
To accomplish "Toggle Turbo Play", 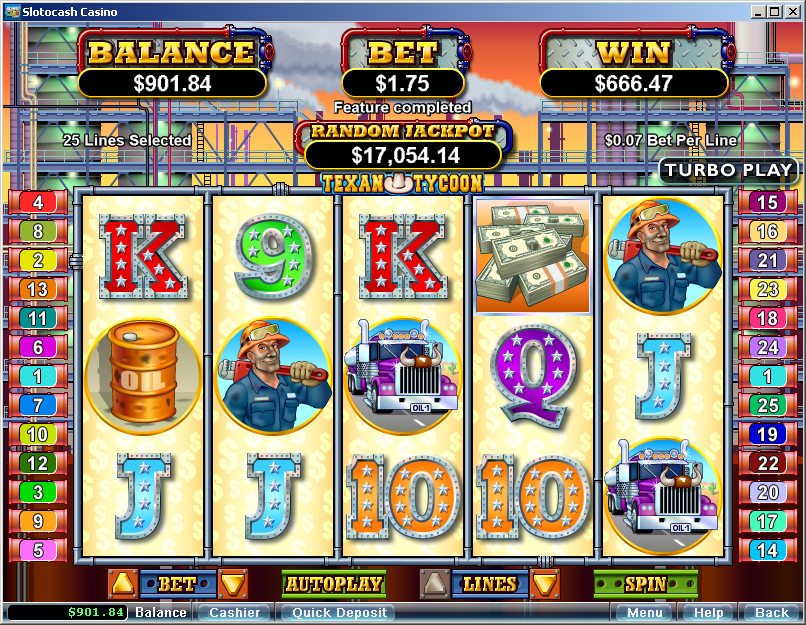I will click(729, 170).
